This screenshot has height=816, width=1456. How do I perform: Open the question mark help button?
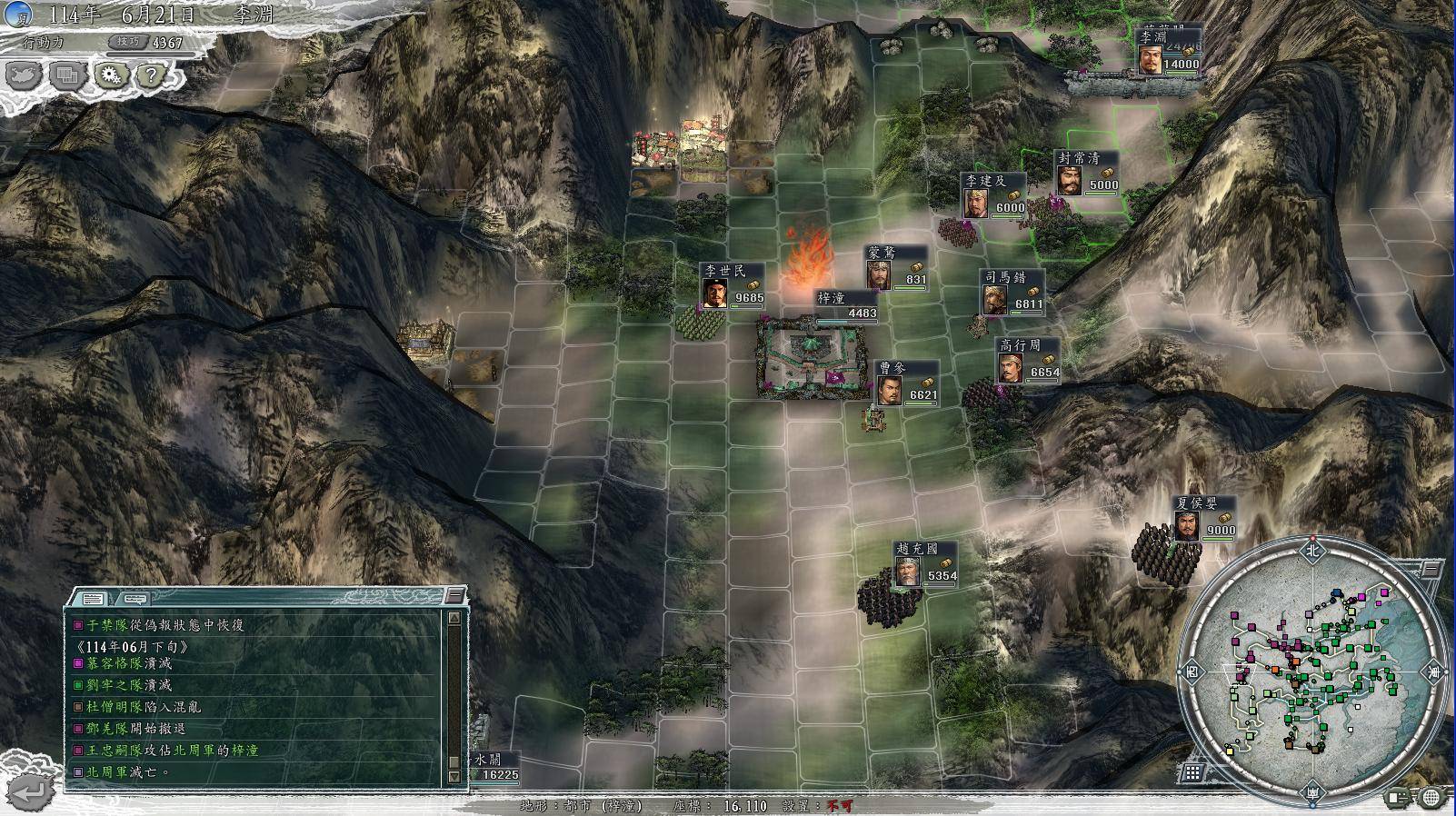(x=153, y=75)
